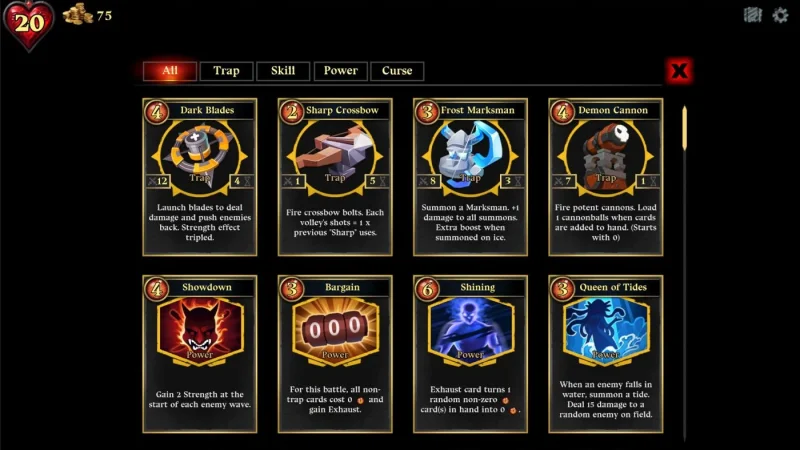The height and width of the screenshot is (450, 800).
Task: Choose the Bargain power card
Action: point(335,354)
